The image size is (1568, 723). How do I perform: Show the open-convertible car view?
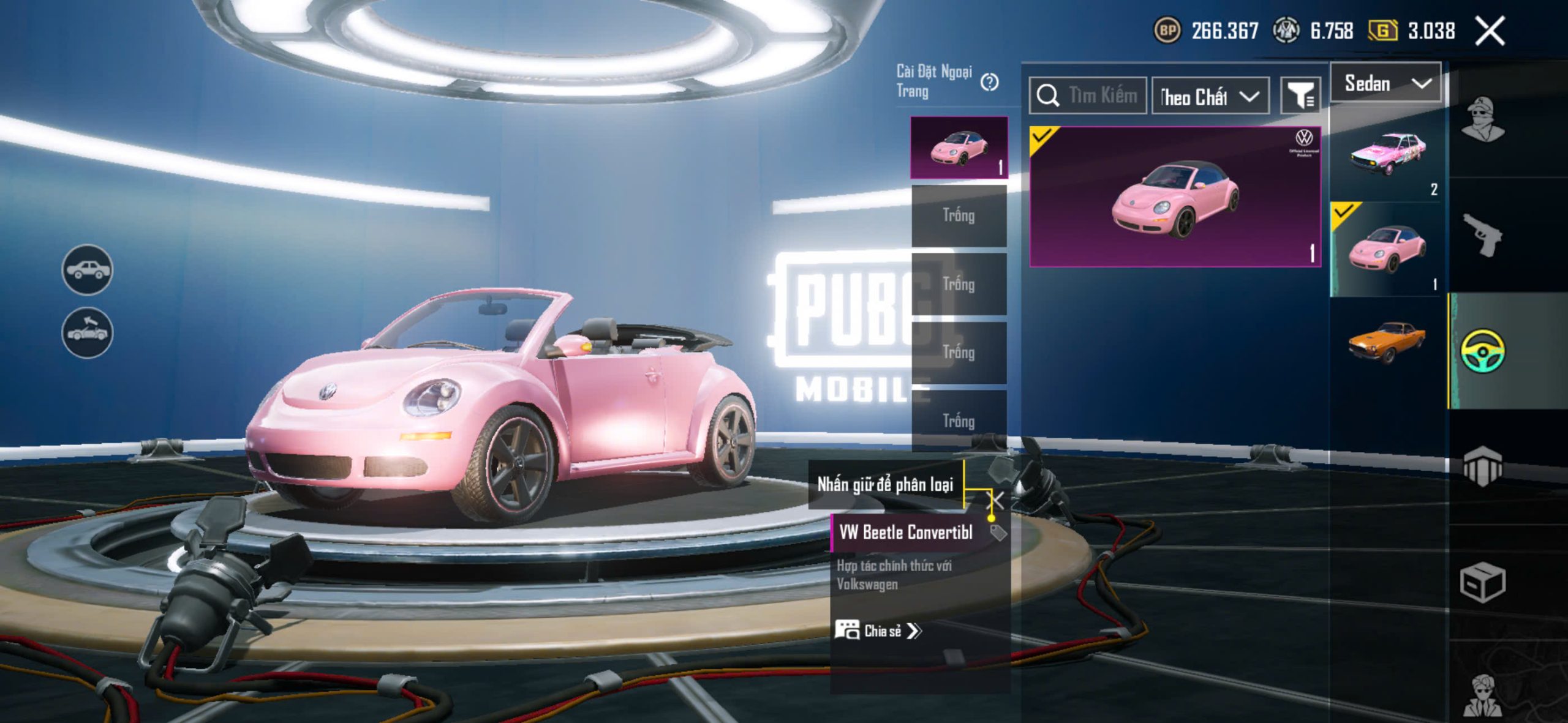tap(87, 332)
